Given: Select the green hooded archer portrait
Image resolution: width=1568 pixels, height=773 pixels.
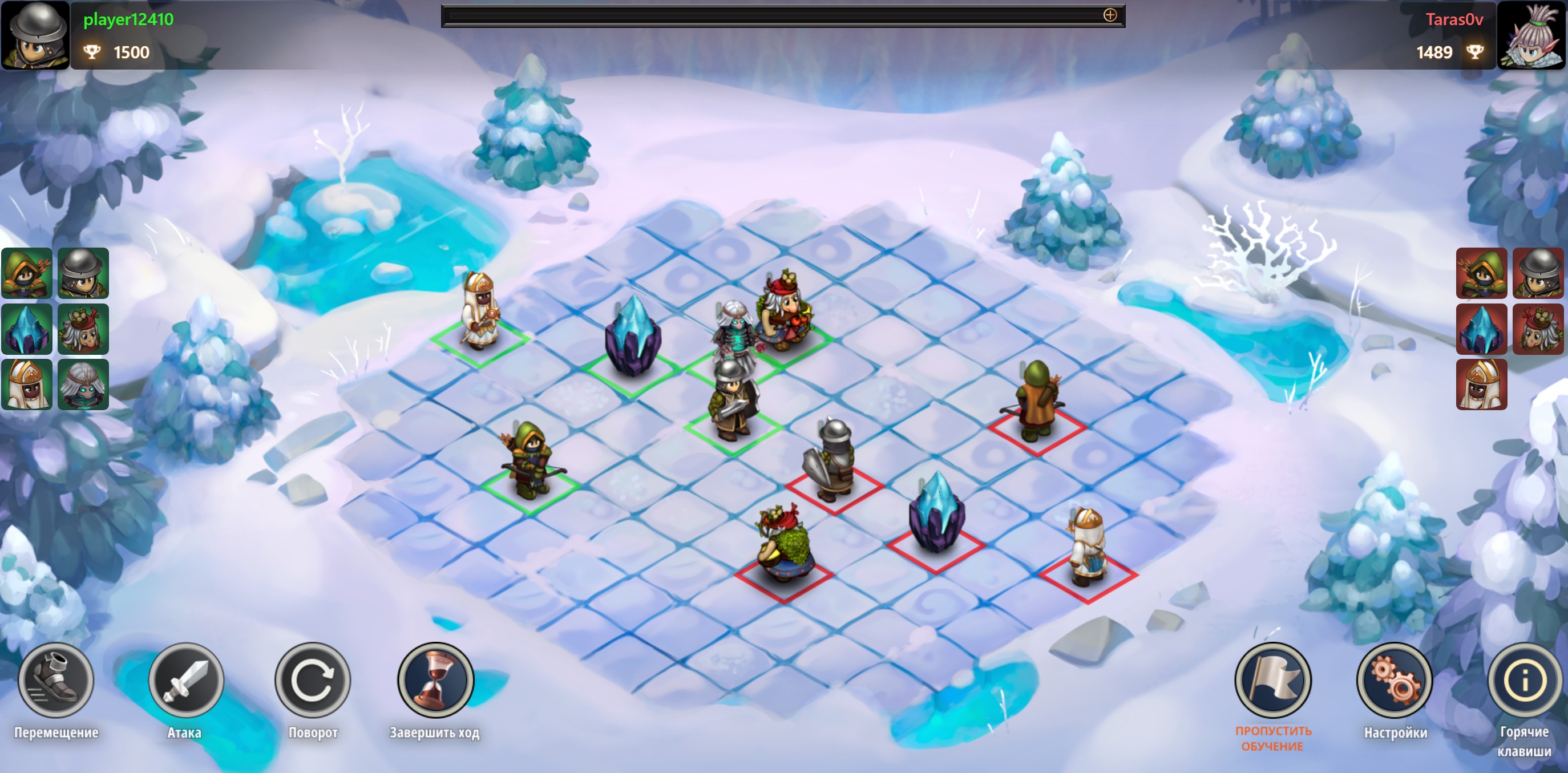Looking at the screenshot, I should (27, 273).
